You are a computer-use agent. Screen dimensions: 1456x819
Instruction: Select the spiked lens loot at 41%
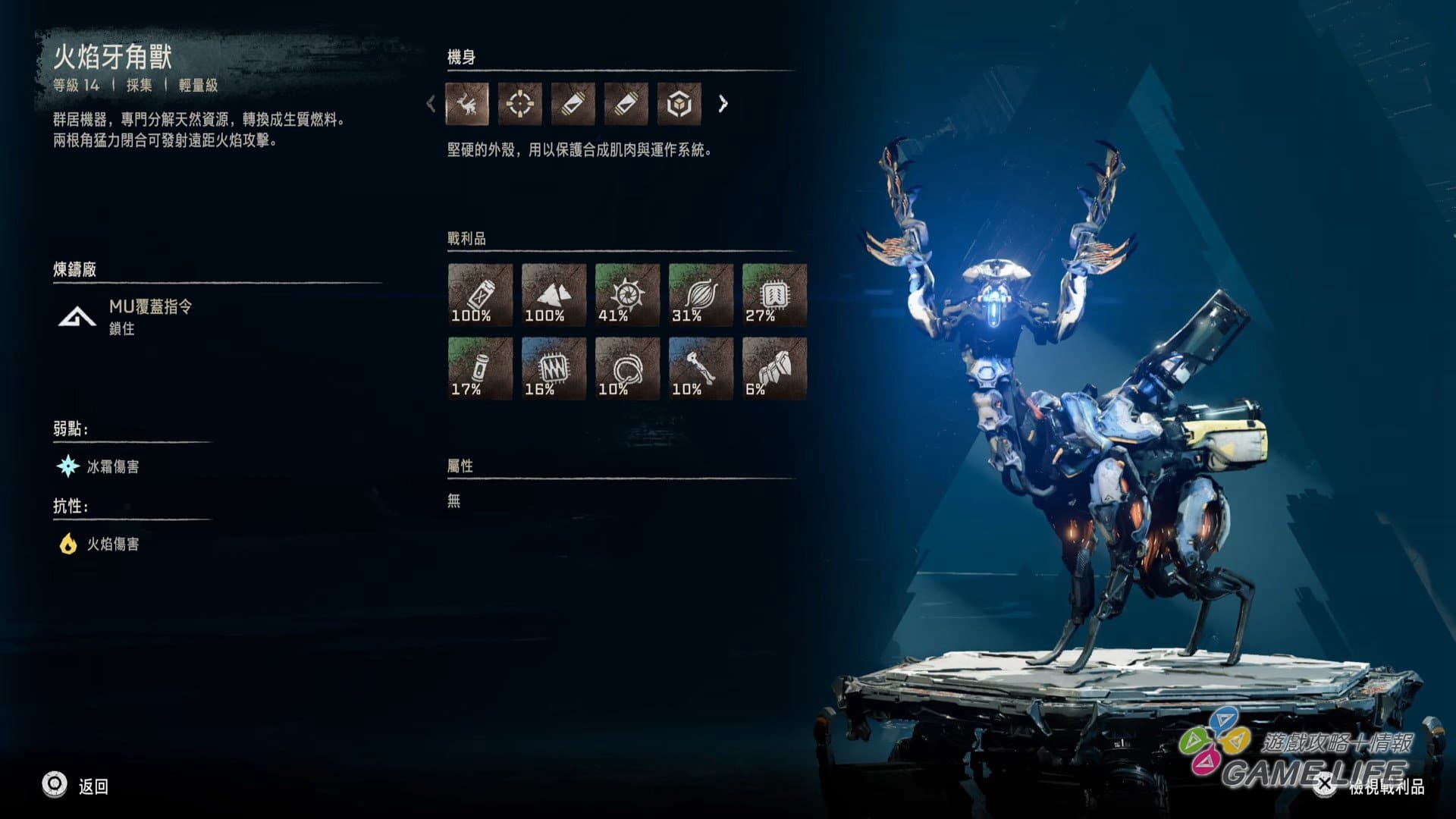tap(627, 294)
